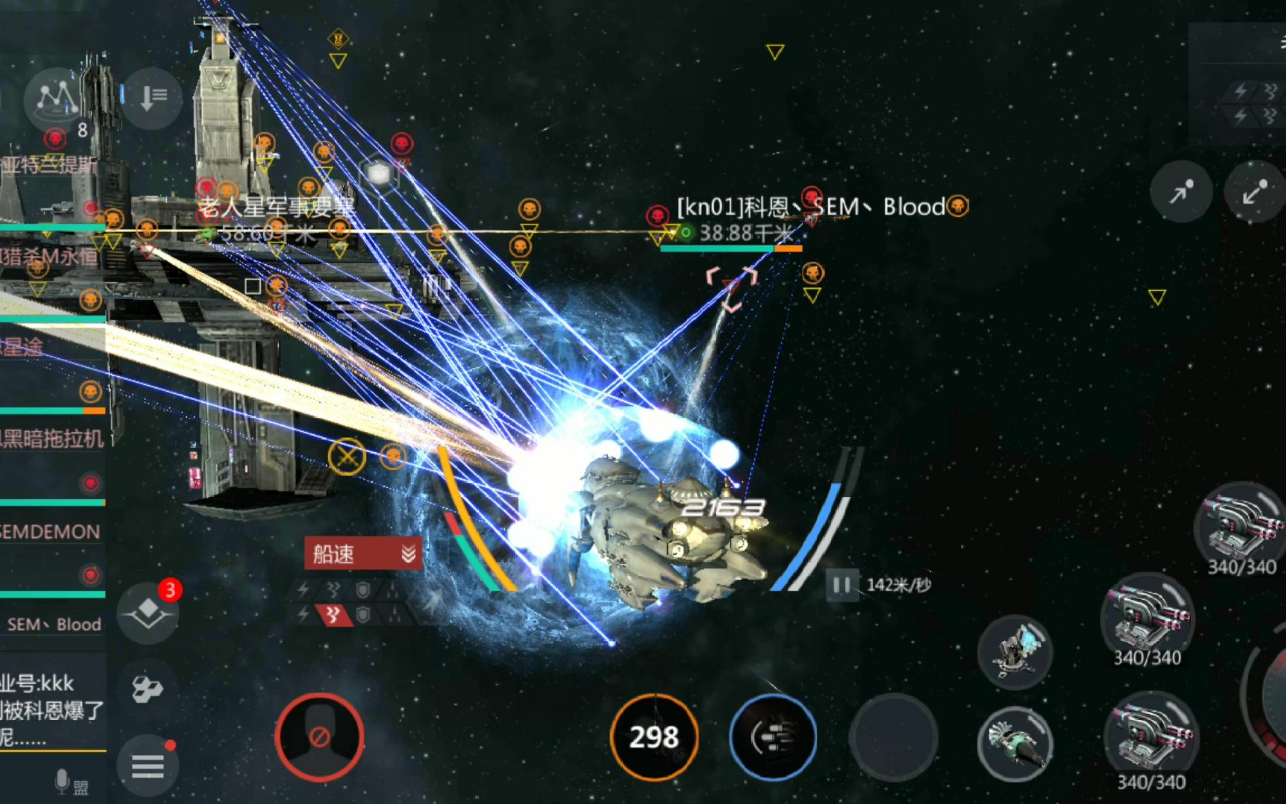Open the hamburger main menu
1286x804 pixels.
pos(148,767)
